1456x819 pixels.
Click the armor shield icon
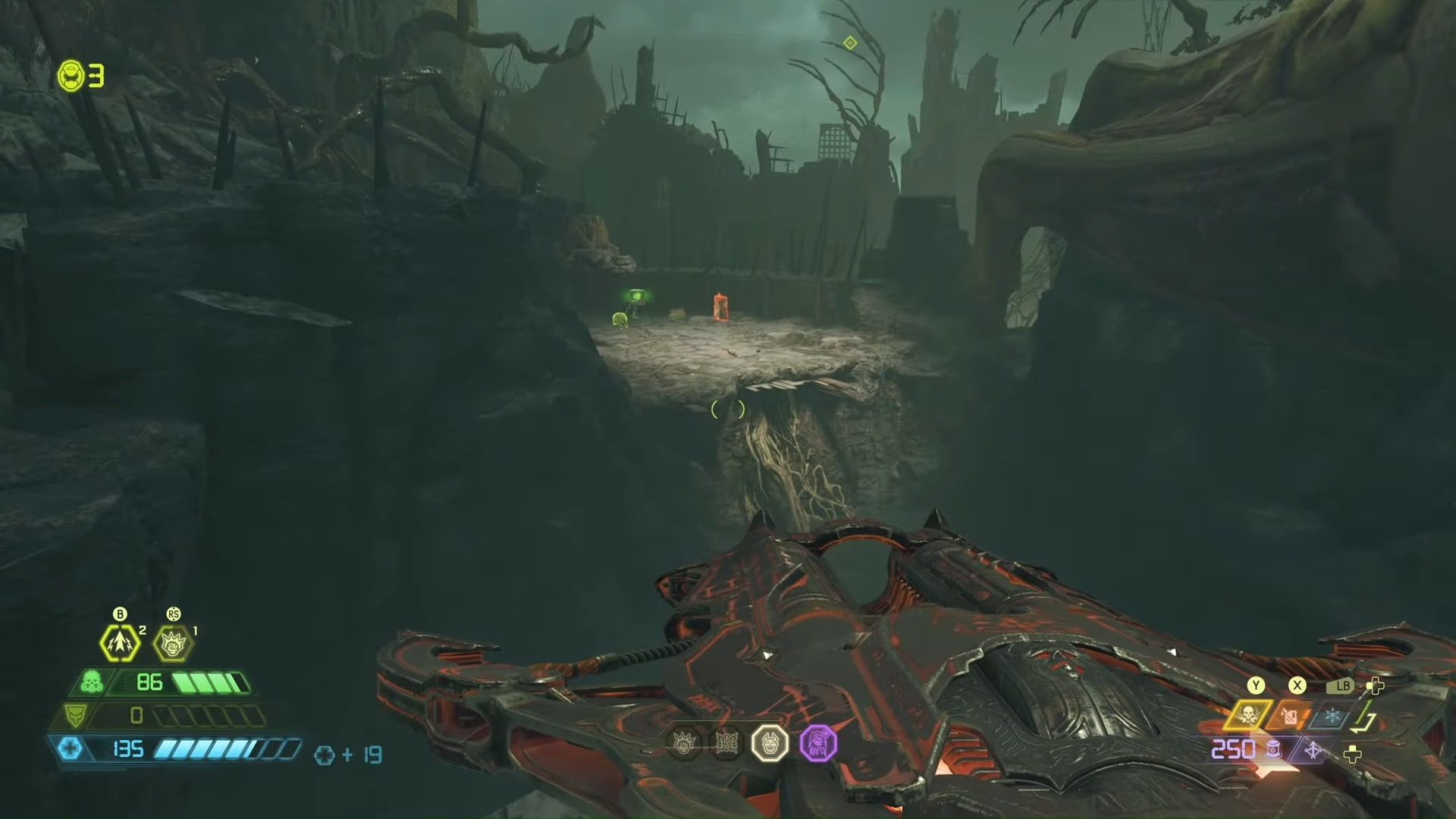coord(76,715)
